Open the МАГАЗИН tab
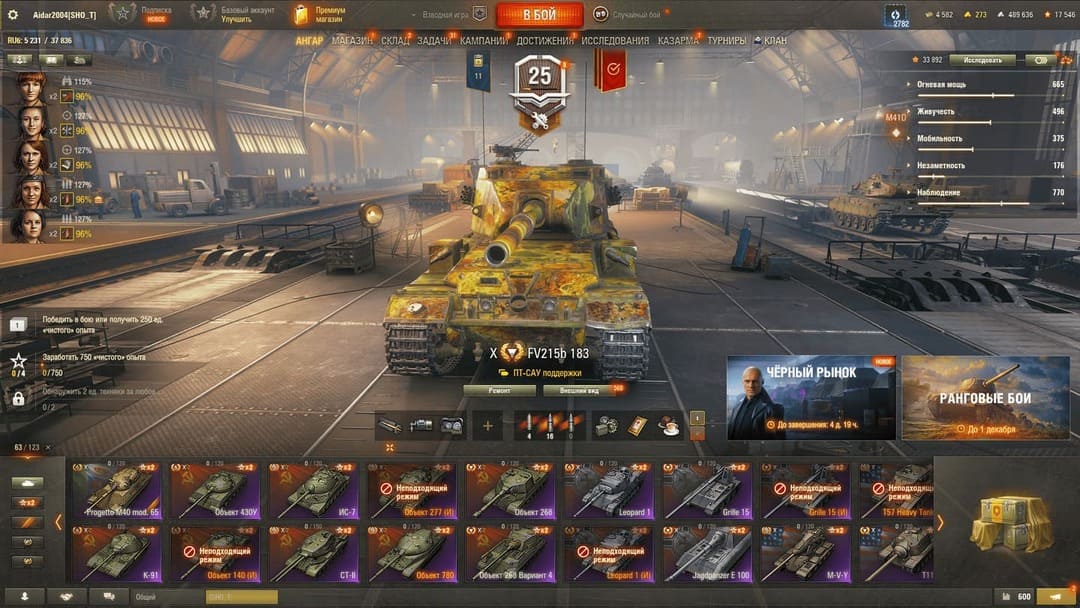Screen dimensions: 1080x608 (352, 41)
